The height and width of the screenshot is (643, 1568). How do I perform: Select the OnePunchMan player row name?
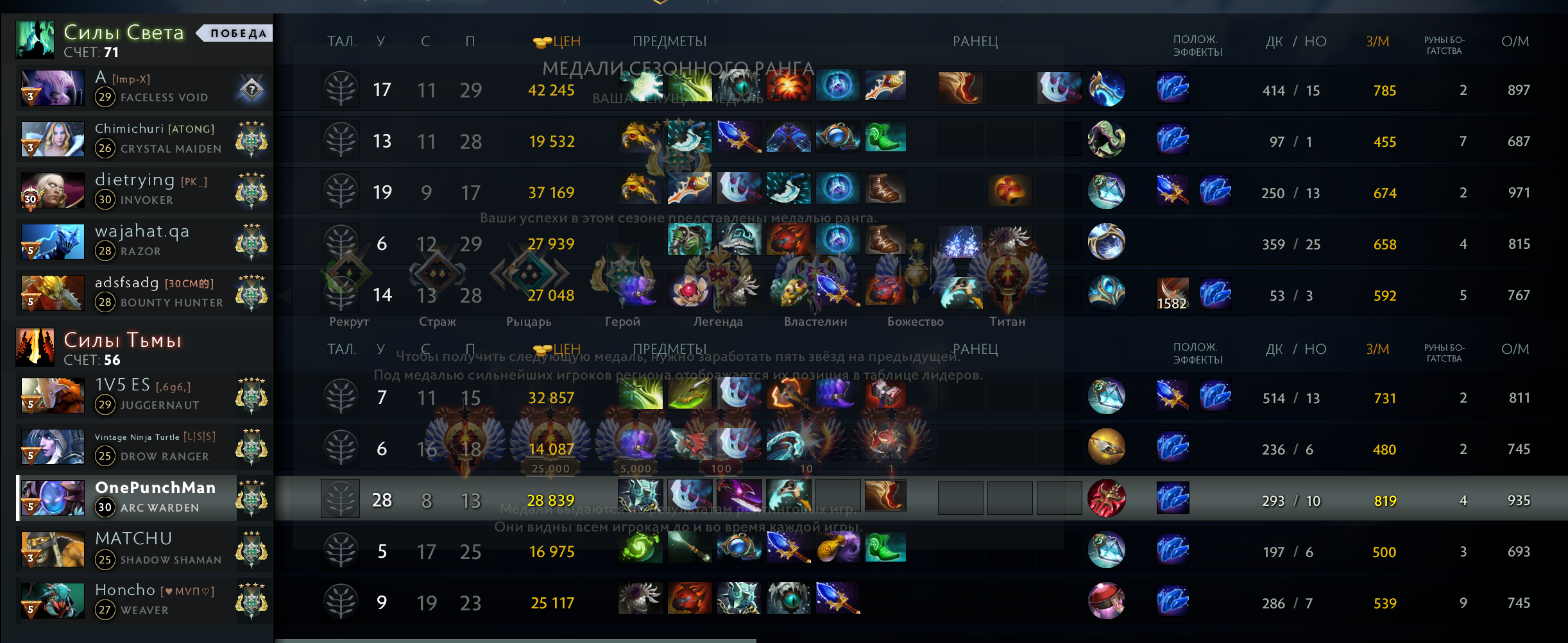tap(155, 488)
